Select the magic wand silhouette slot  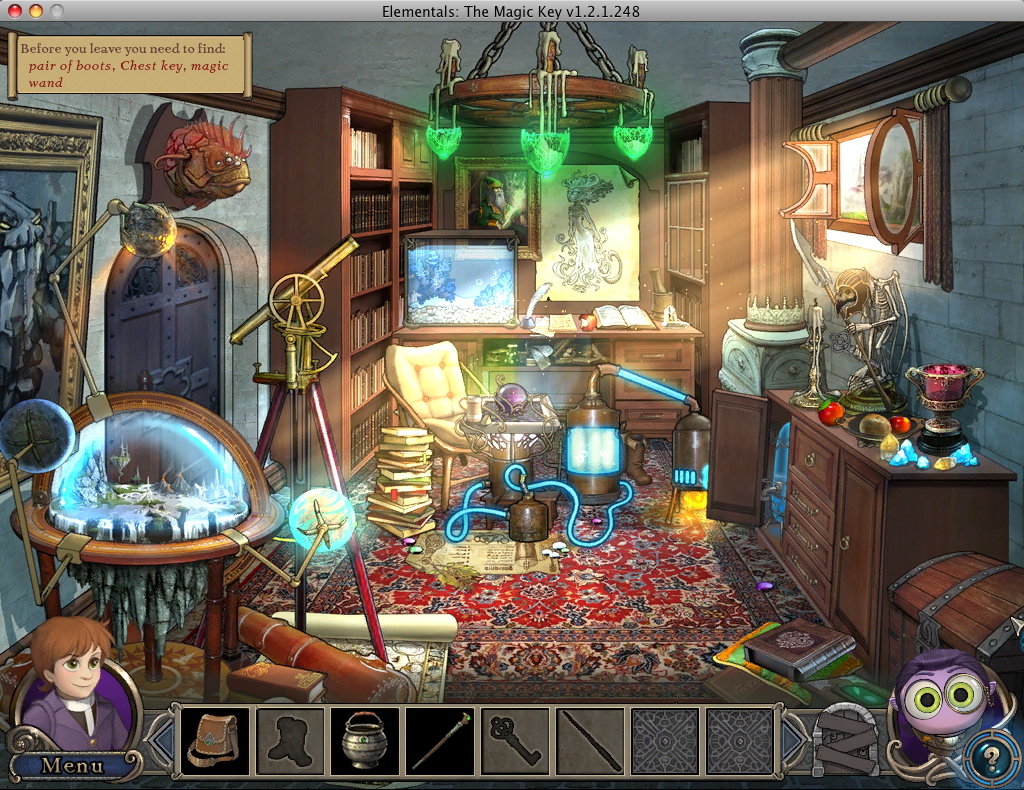590,741
